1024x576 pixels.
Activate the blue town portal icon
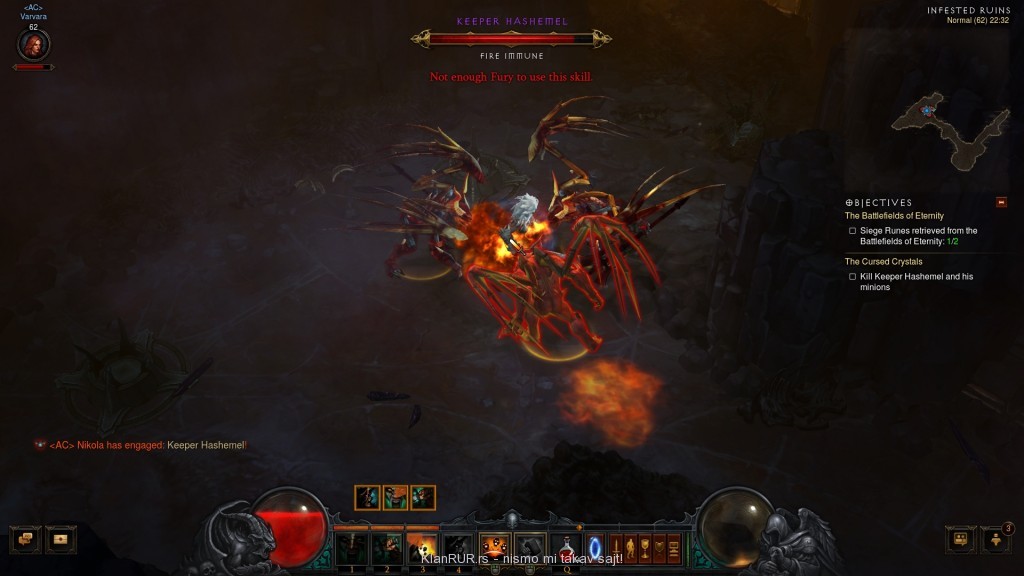point(595,548)
